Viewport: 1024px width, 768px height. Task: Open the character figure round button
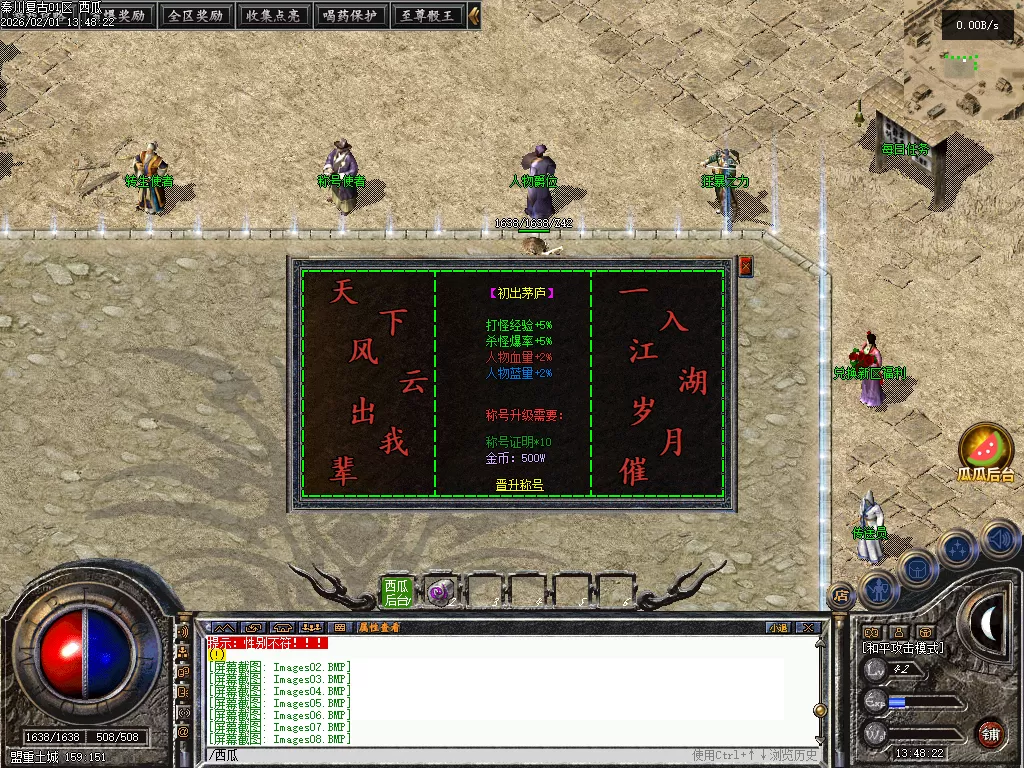pyautogui.click(x=878, y=589)
